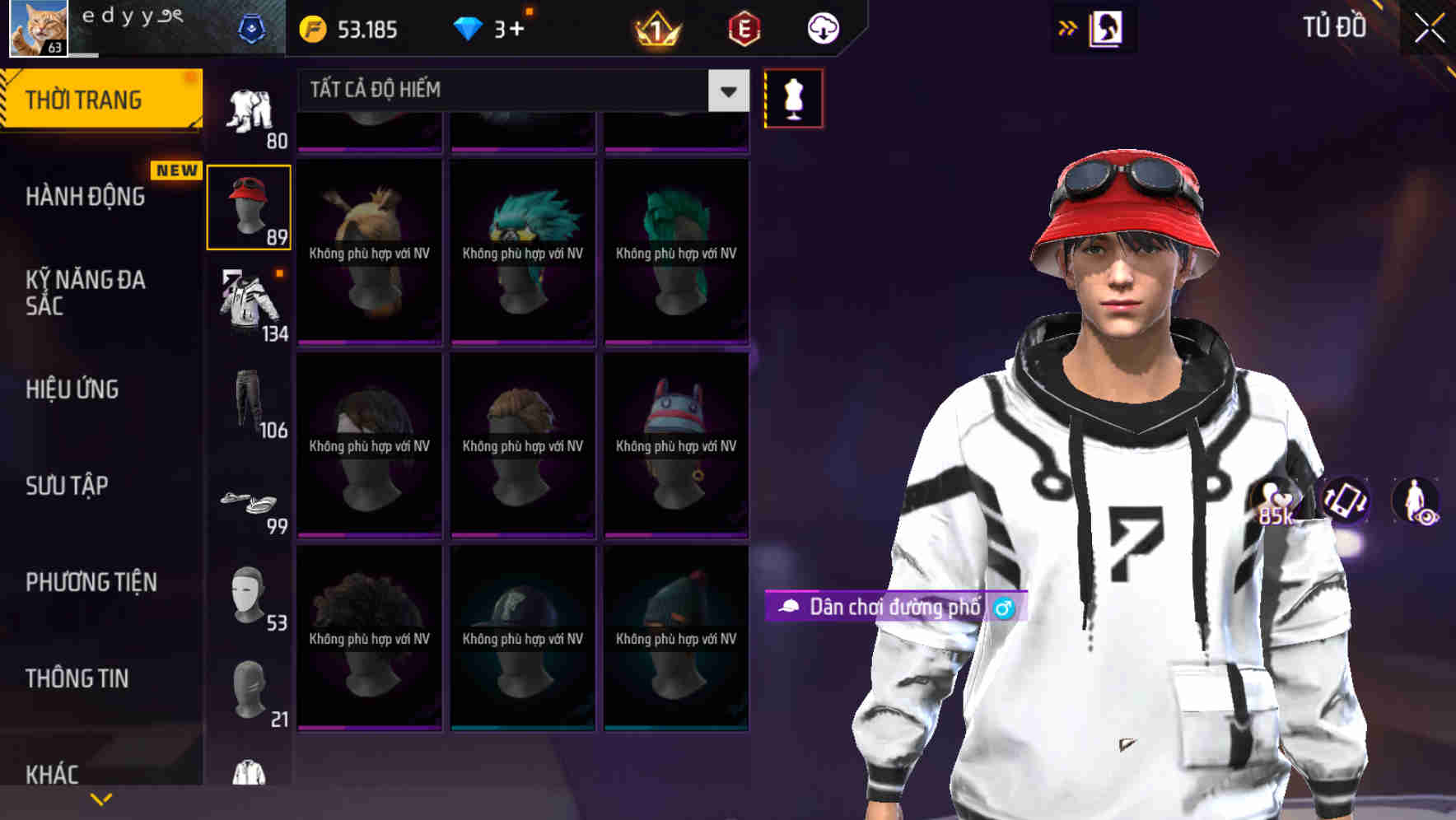Select the hats category icon showing 89 items
The height and width of the screenshot is (820, 1456).
pos(250,206)
